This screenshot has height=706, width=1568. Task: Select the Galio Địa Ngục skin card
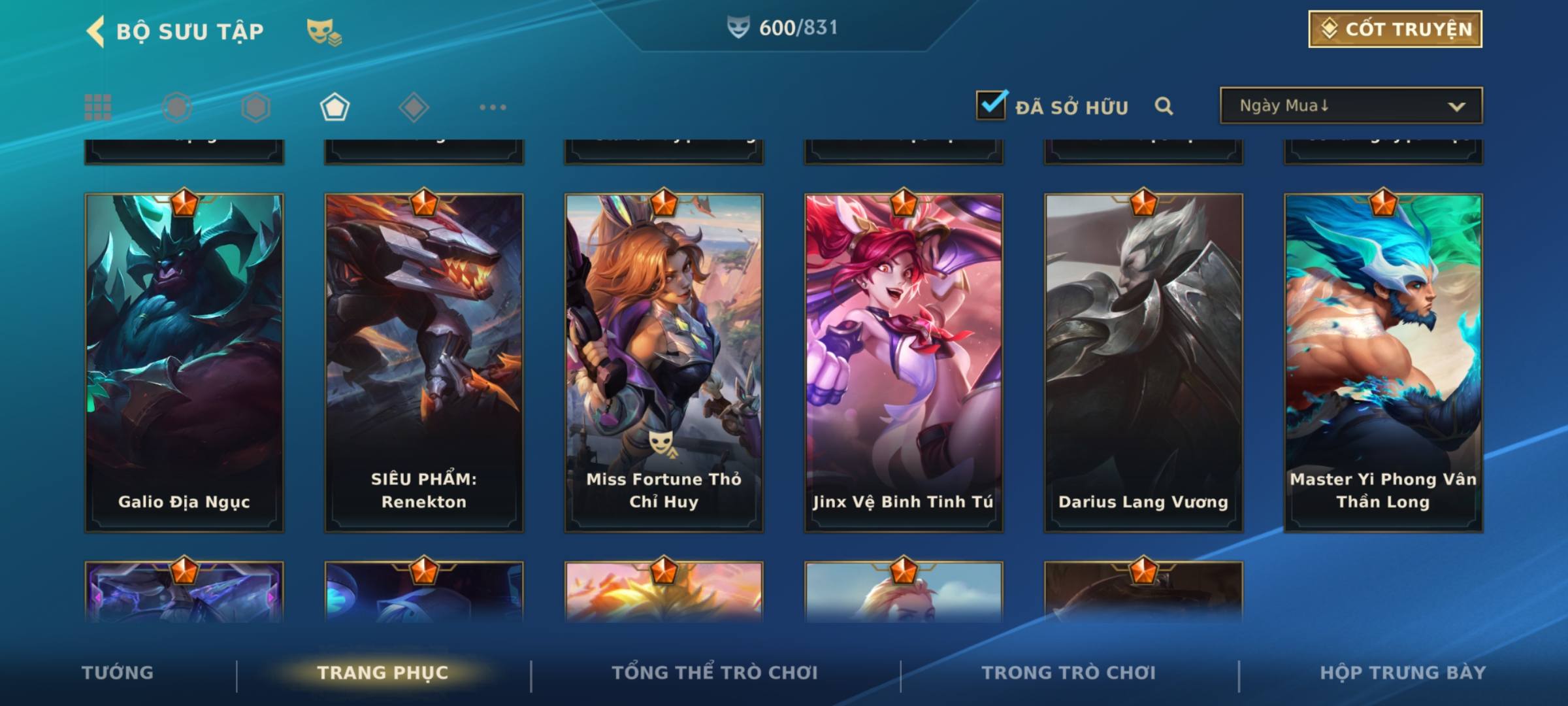point(184,363)
